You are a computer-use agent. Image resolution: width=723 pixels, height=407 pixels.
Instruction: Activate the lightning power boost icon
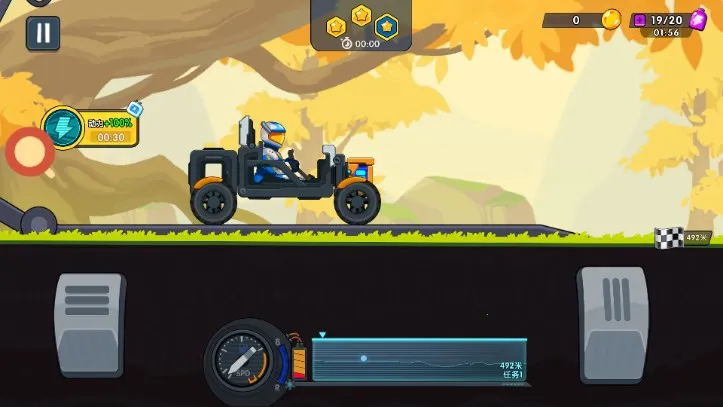(x=63, y=127)
